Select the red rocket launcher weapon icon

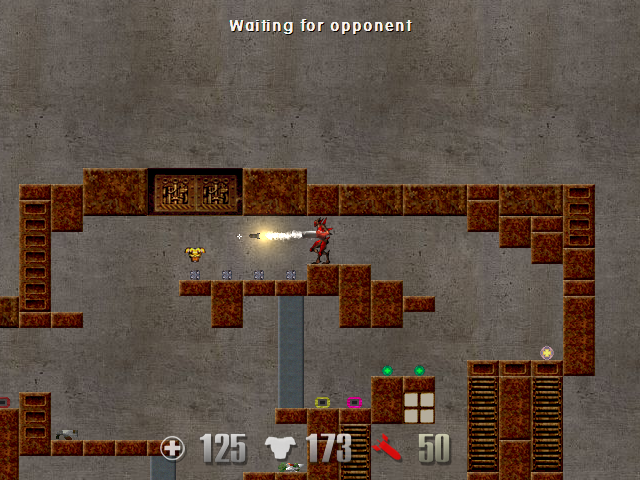coord(389,449)
